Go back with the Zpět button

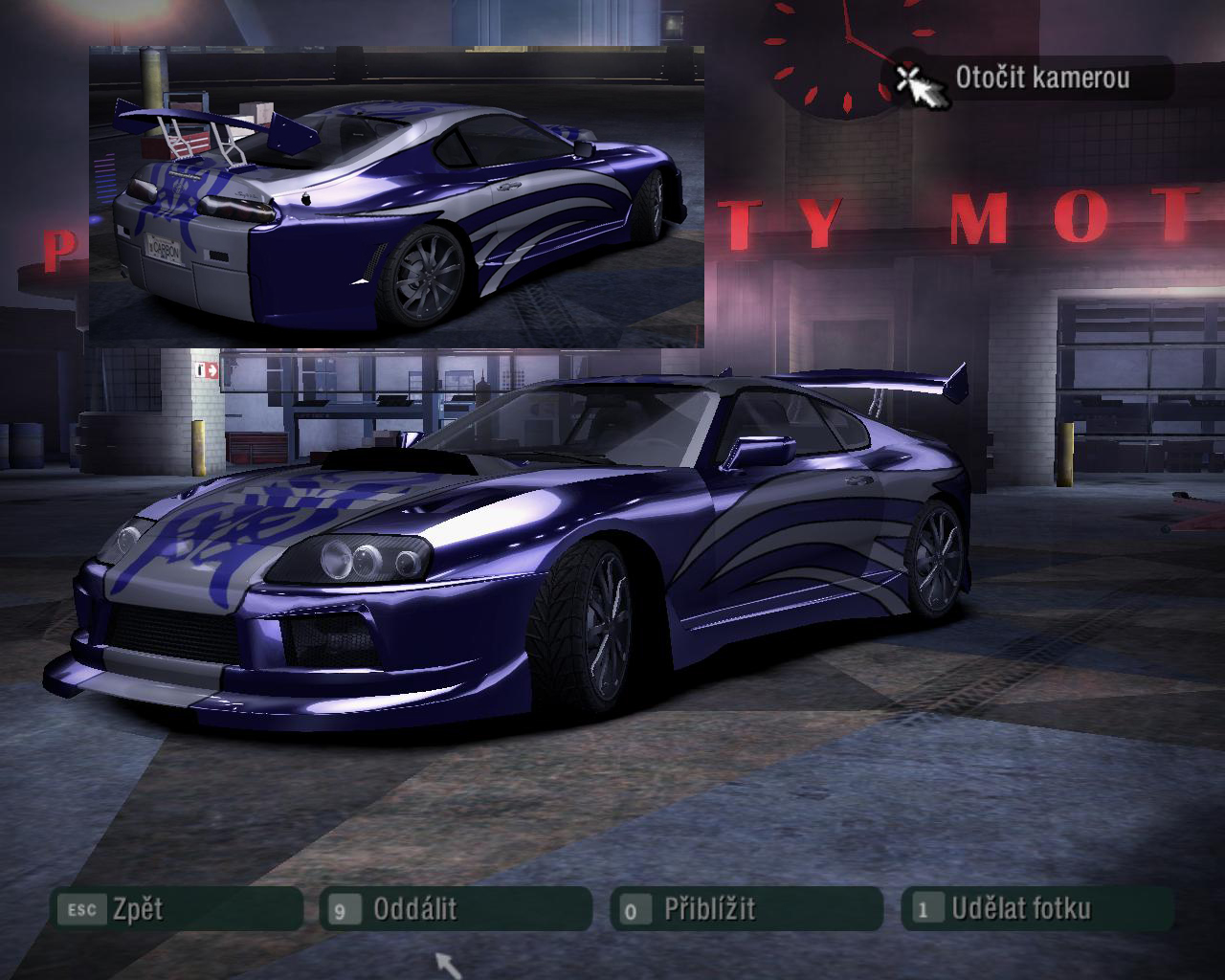[177, 908]
